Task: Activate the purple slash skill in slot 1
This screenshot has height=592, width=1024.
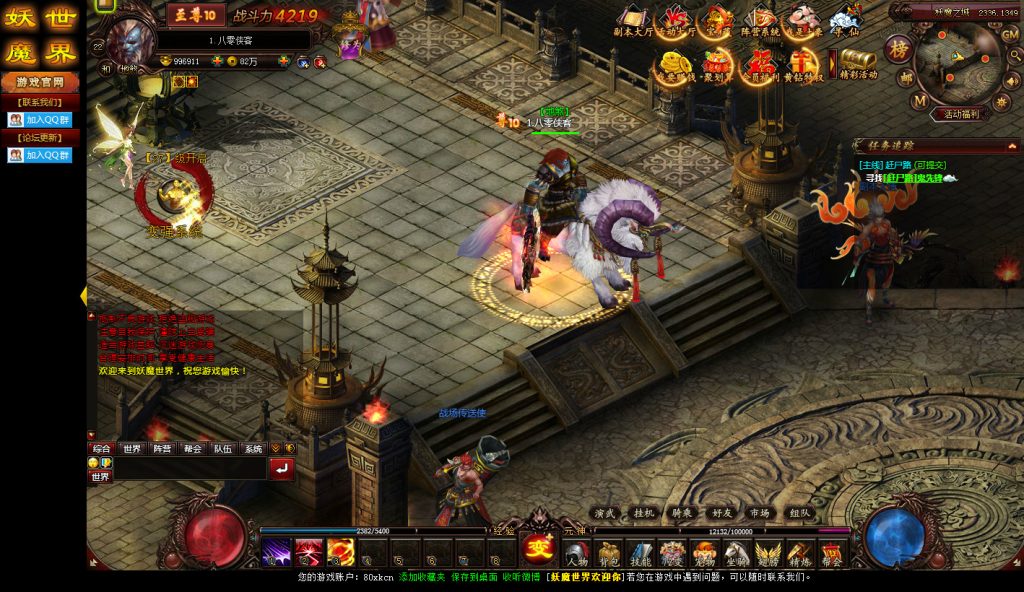Action: 277,552
